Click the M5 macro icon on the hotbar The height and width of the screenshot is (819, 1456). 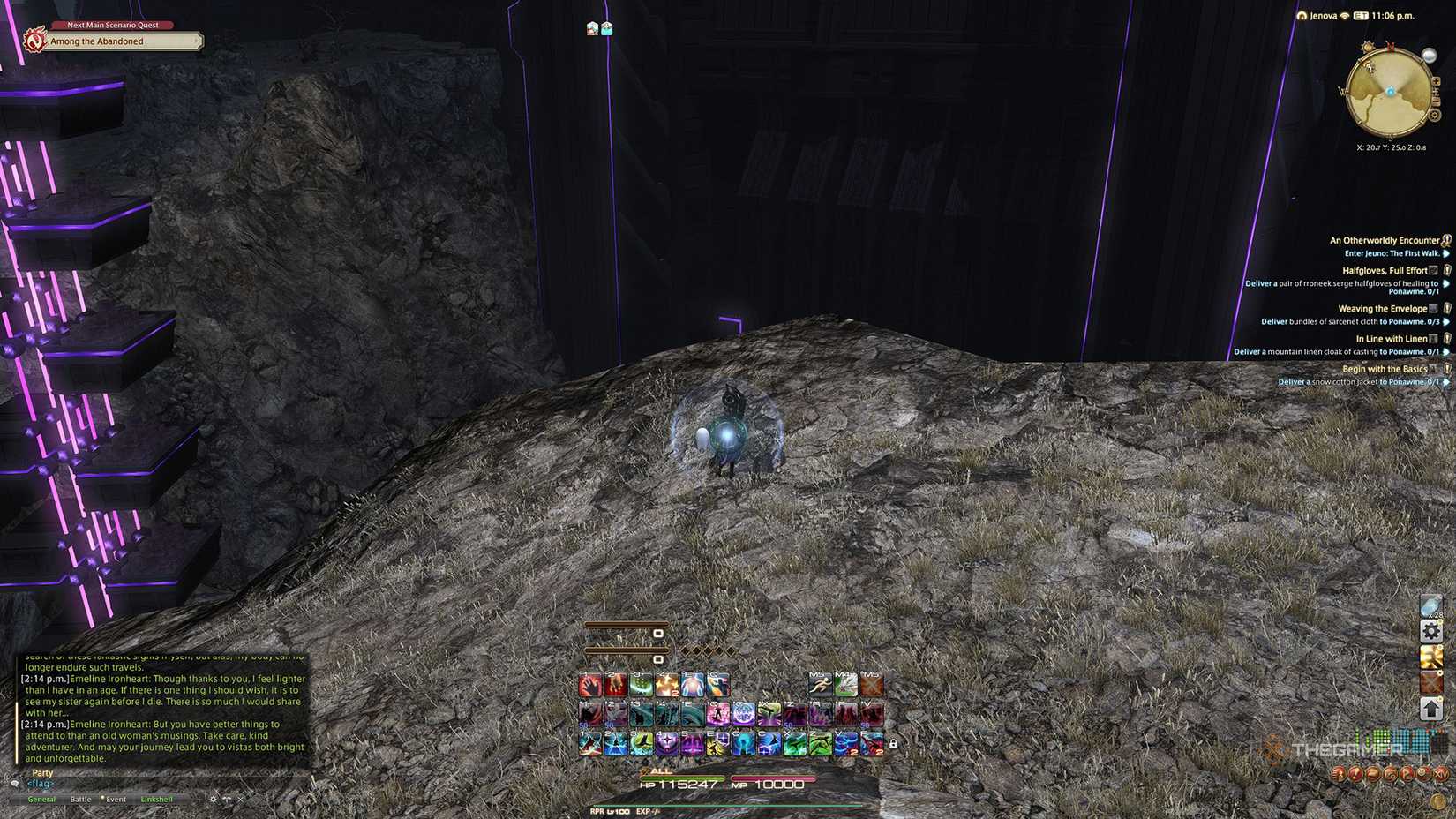click(x=819, y=684)
